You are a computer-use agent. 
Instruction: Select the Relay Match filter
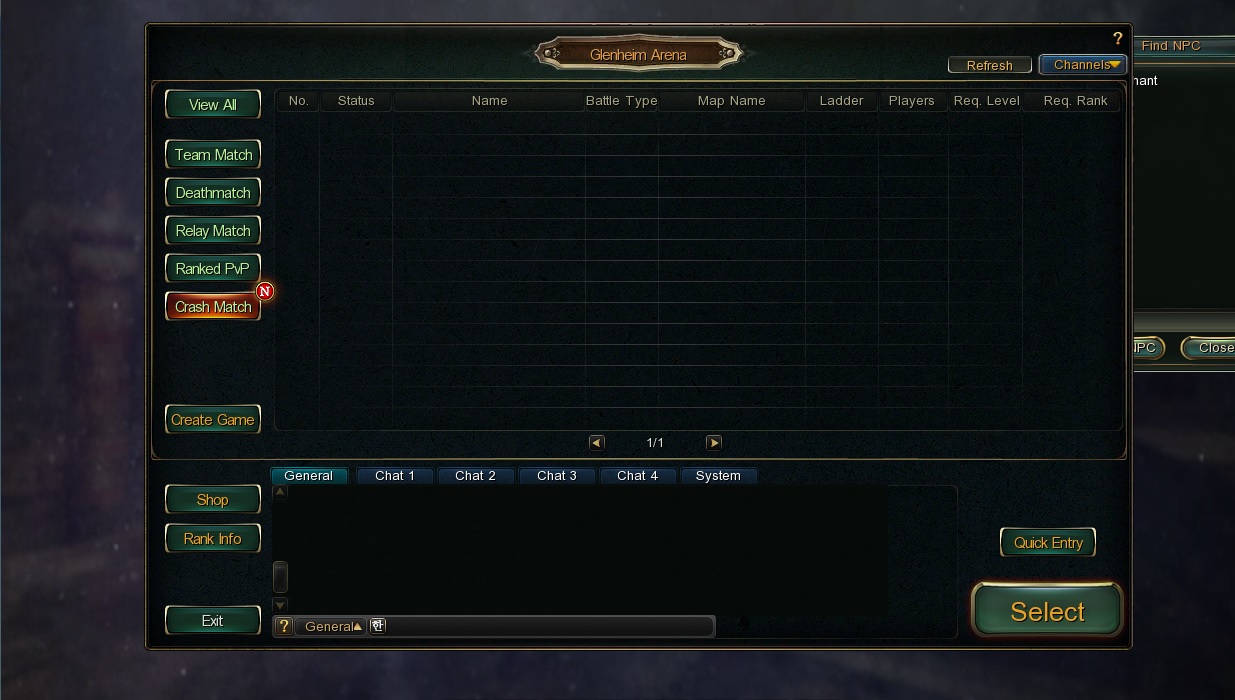[x=212, y=230]
